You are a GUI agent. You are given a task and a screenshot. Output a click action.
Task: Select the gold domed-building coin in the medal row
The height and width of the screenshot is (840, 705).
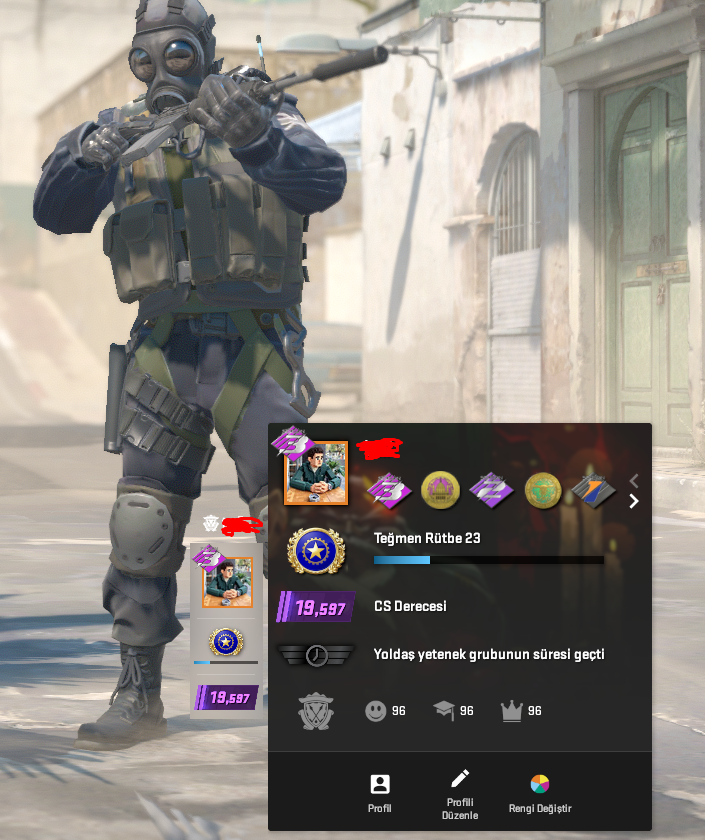point(440,489)
